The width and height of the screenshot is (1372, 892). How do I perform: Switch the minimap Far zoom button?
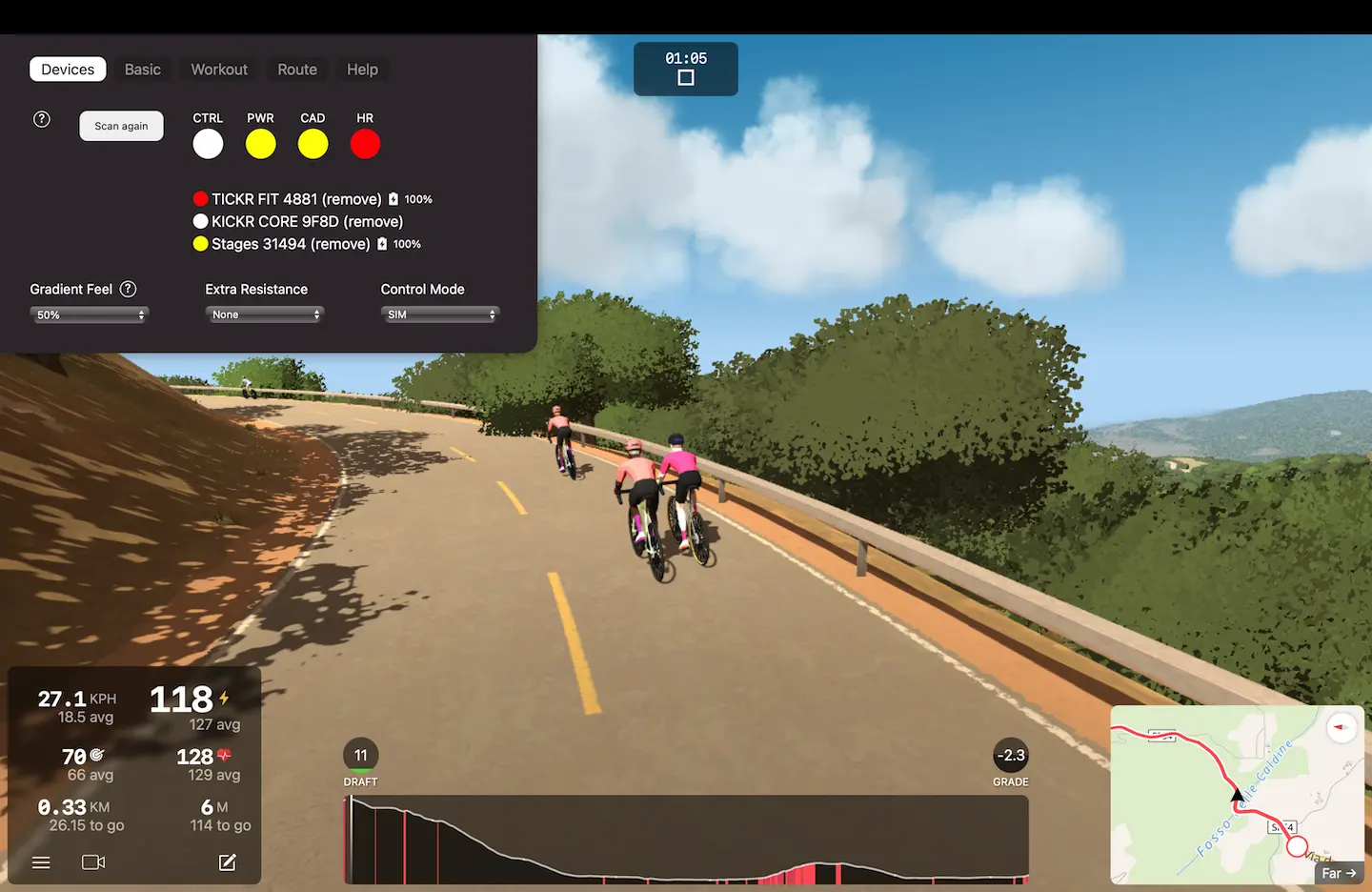(1339, 873)
